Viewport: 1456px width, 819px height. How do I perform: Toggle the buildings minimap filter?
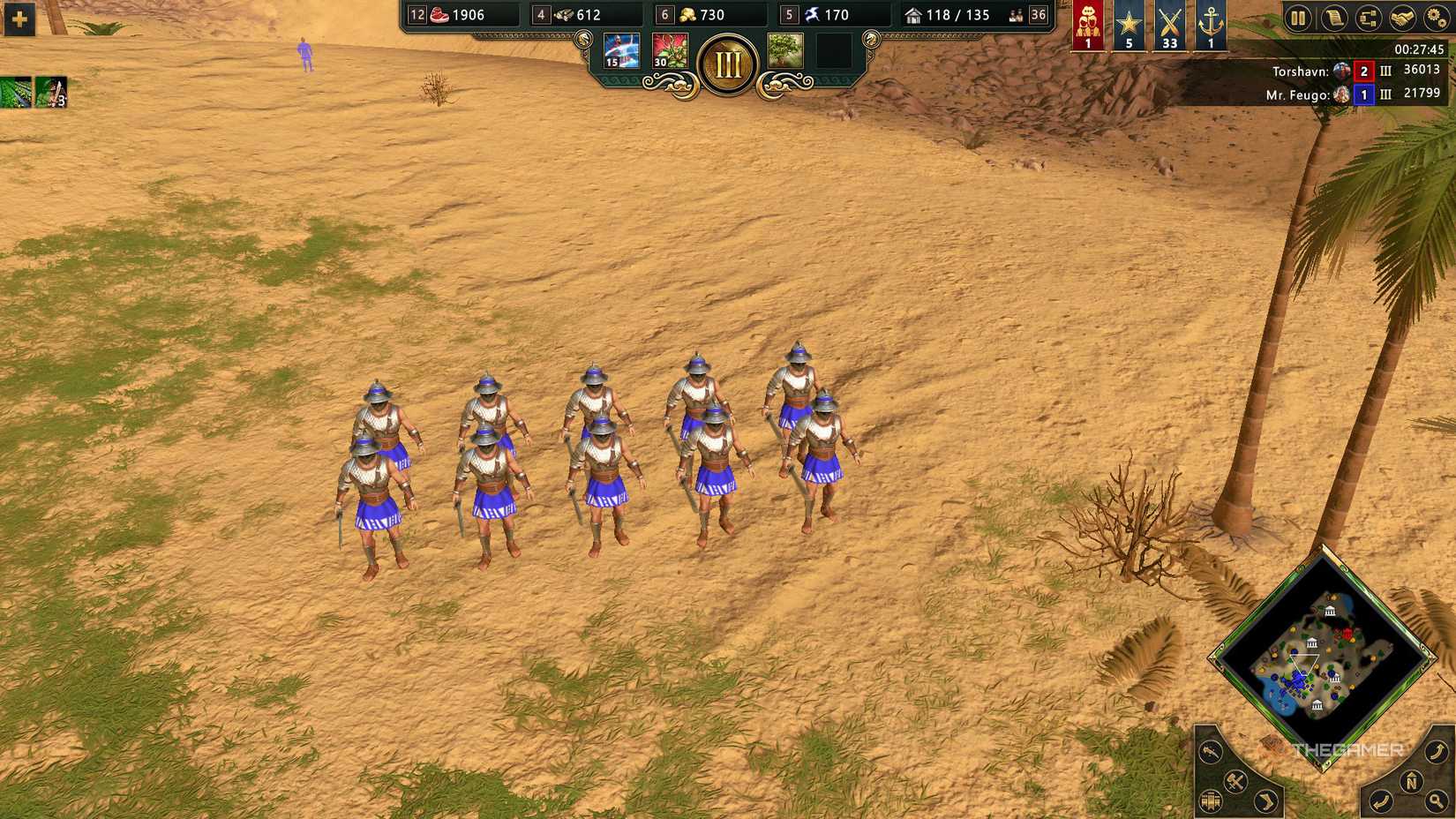click(x=1211, y=801)
